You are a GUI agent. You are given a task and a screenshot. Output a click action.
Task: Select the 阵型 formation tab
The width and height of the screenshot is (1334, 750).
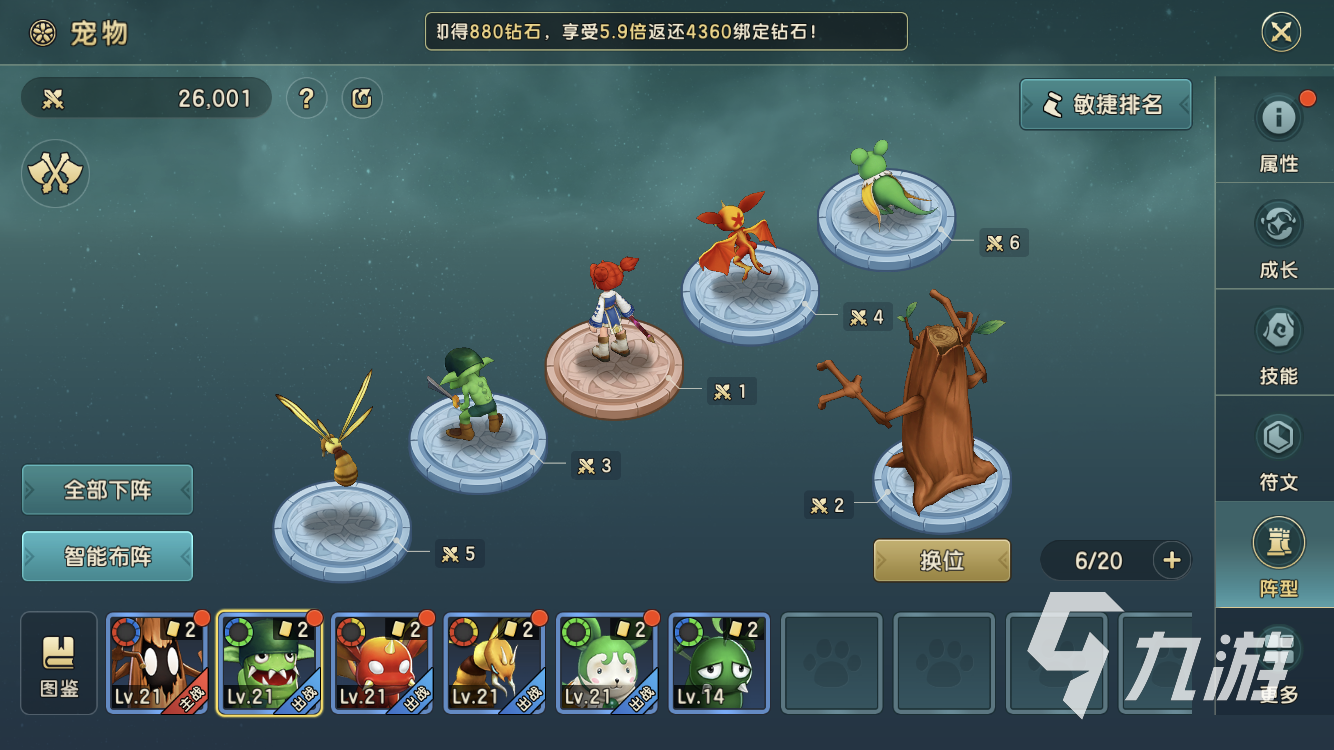pyautogui.click(x=1278, y=556)
